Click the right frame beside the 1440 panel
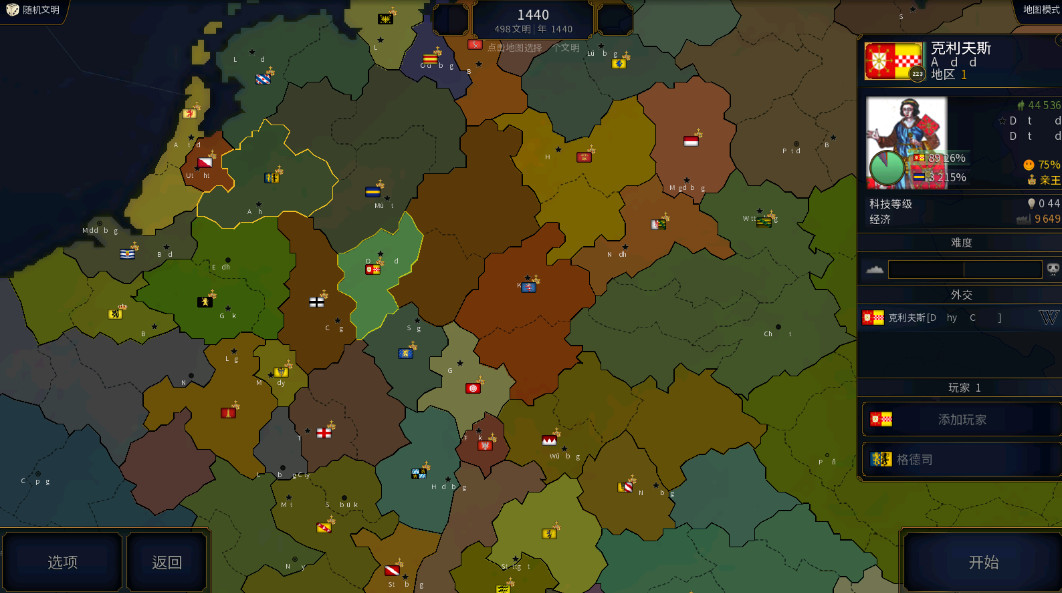Screen dimensions: 1062x593 click(x=614, y=19)
